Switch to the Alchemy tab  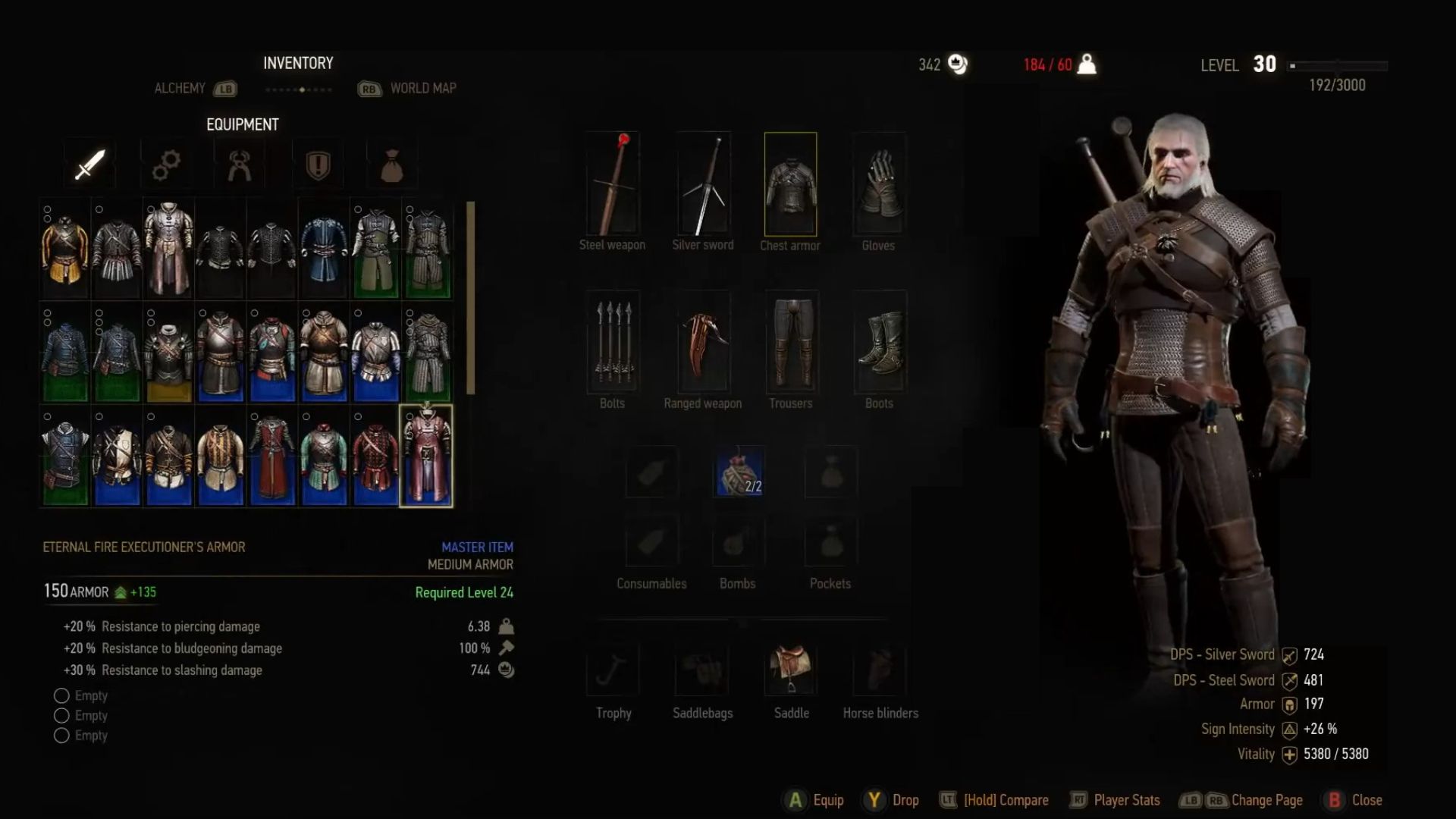(182, 88)
